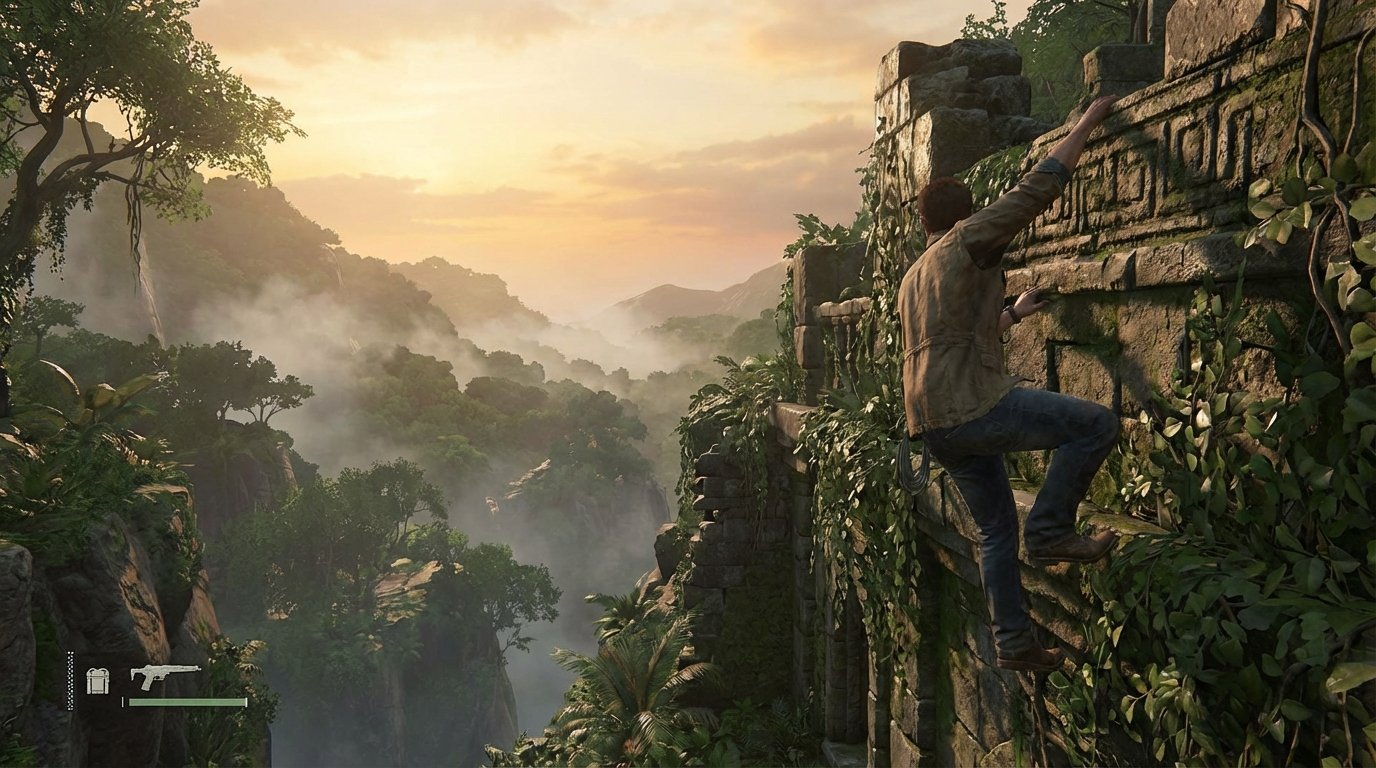Click the rifle's barrel tip in the HUD

198,668
